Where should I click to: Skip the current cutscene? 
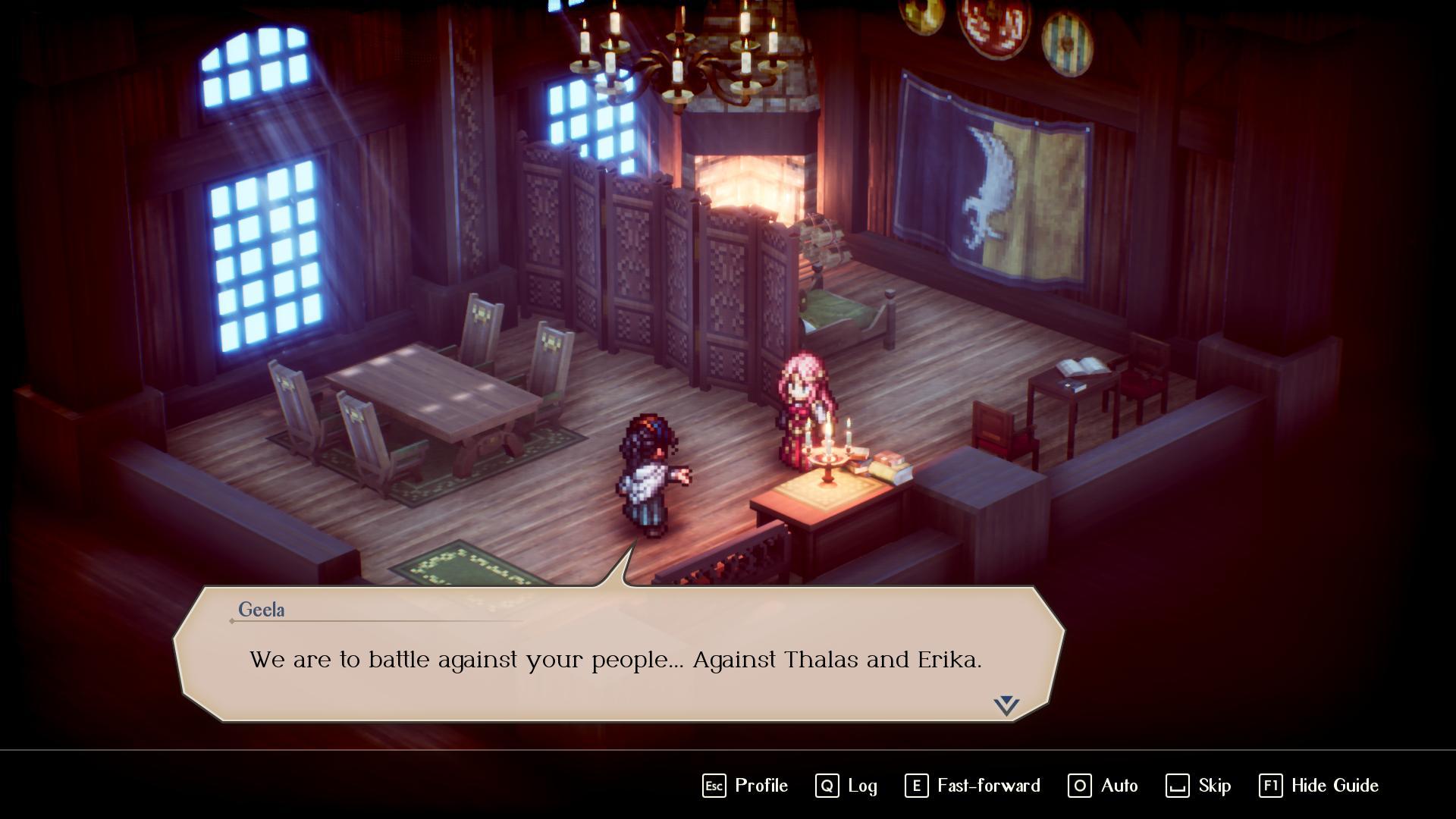[1198, 786]
